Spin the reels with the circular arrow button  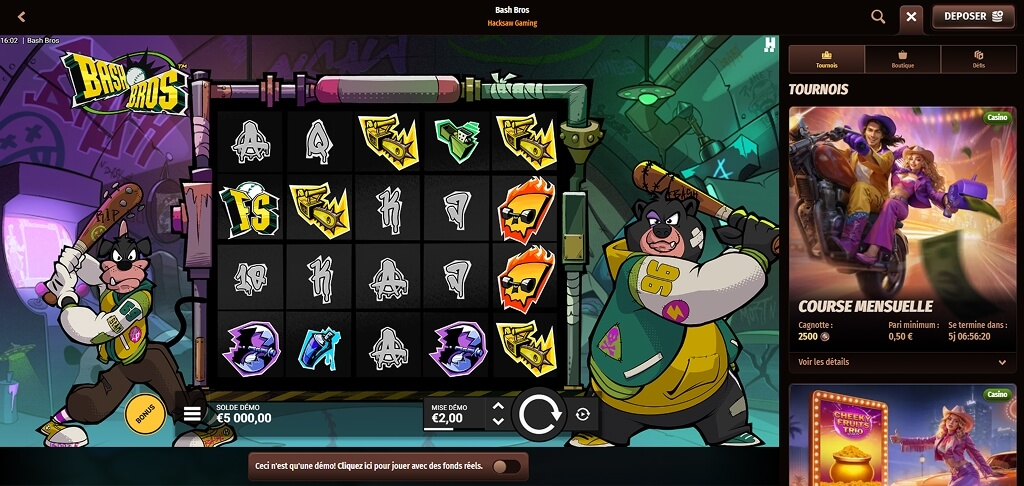tap(539, 414)
